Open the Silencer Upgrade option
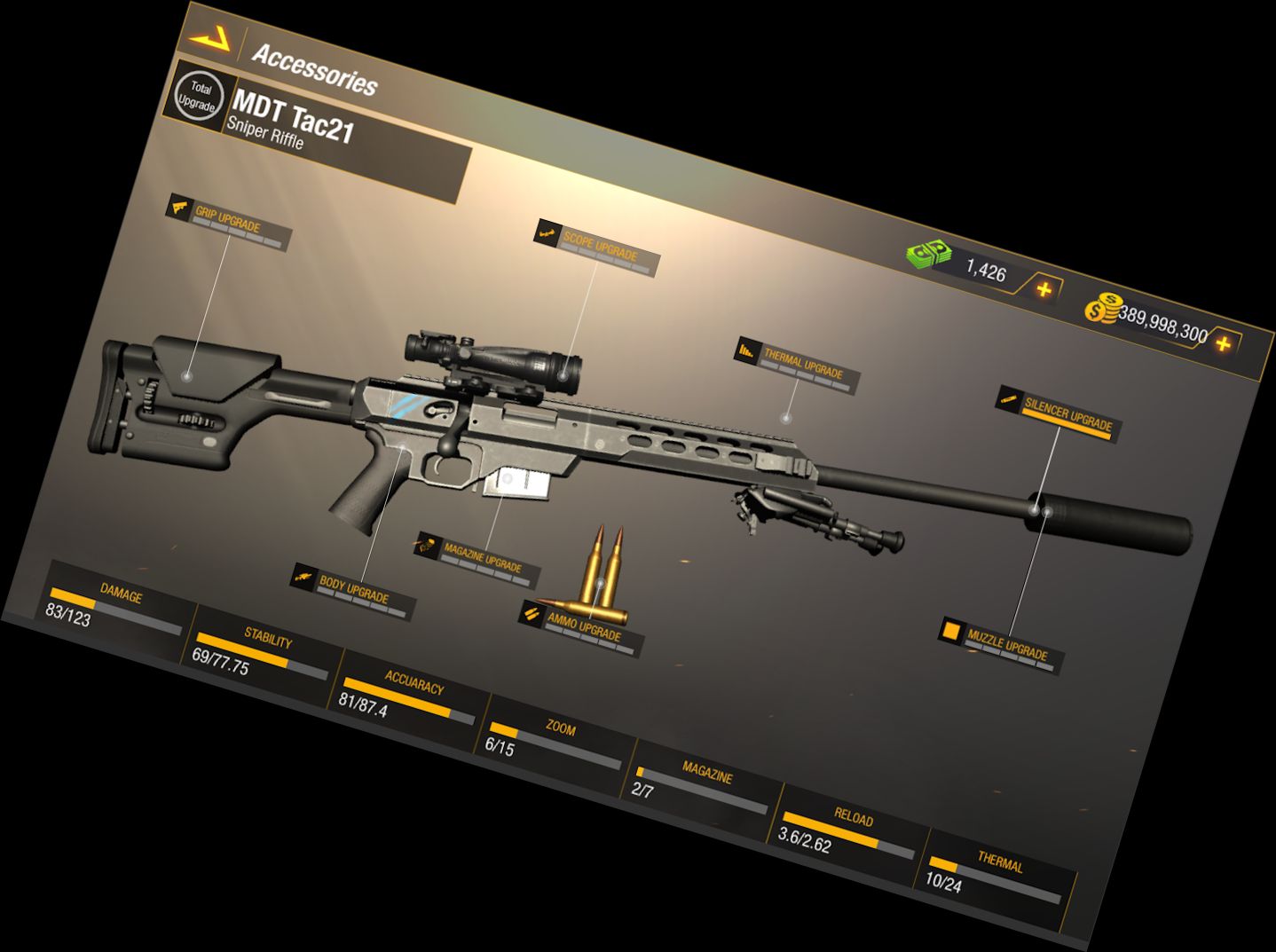 pyautogui.click(x=1066, y=414)
